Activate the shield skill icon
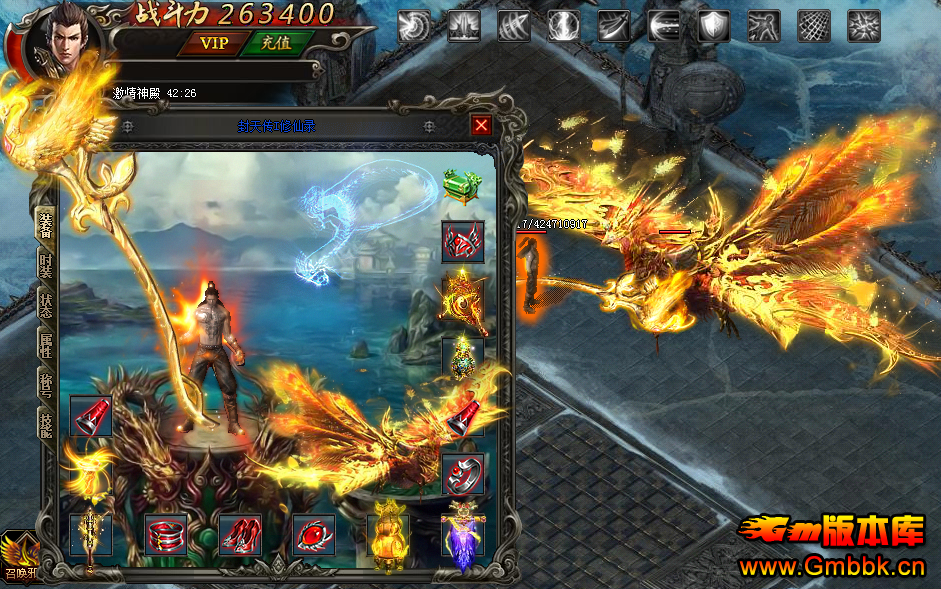The width and height of the screenshot is (941, 589). click(x=713, y=26)
